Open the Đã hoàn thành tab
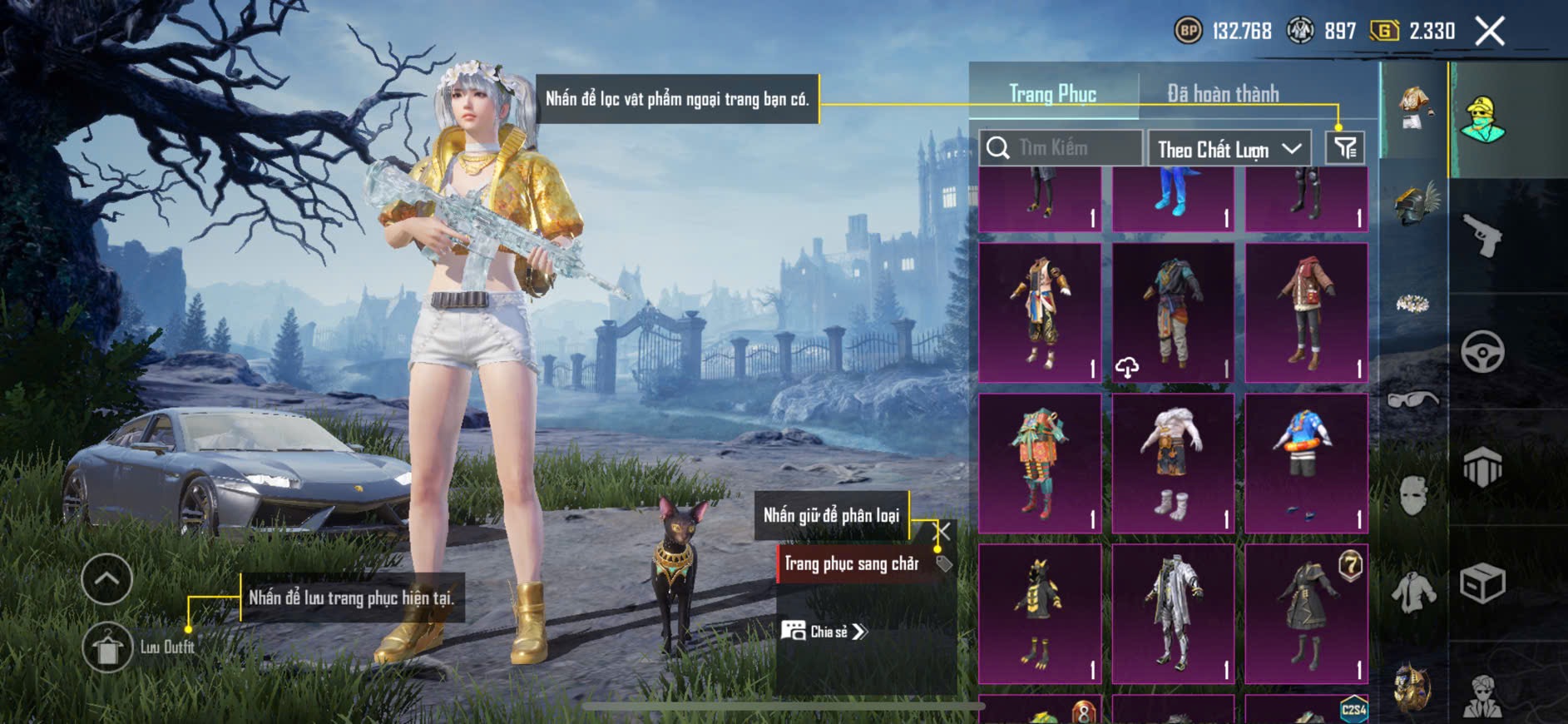Screen dimensions: 1568x724 (x=1222, y=94)
